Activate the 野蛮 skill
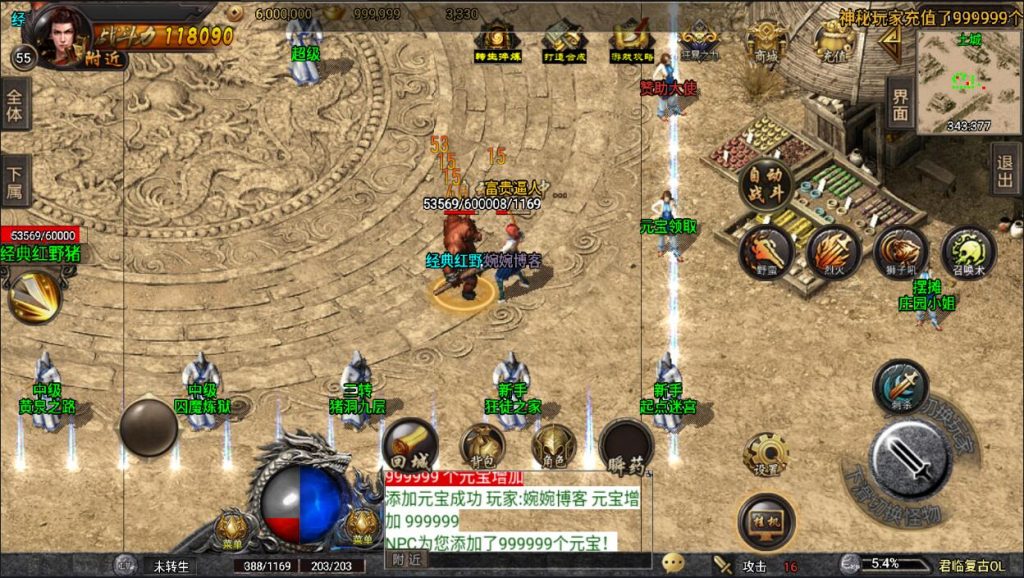The width and height of the screenshot is (1024, 578). tap(766, 250)
